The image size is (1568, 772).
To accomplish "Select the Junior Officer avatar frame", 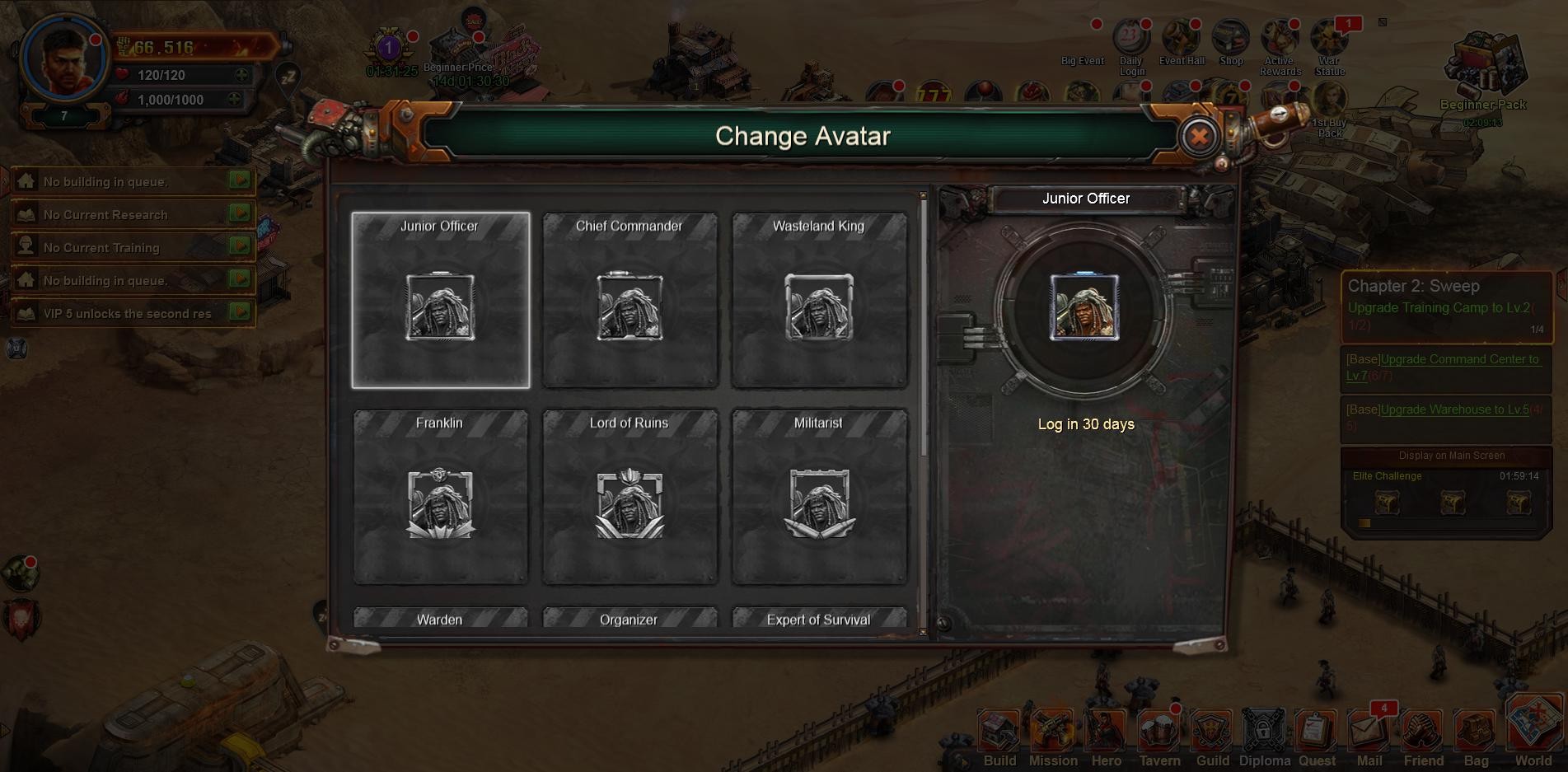I will [x=441, y=301].
